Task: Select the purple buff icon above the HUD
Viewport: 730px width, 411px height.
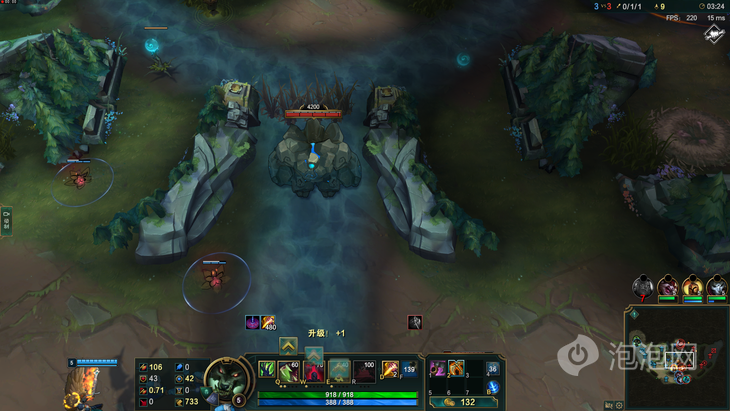Action: pos(253,322)
